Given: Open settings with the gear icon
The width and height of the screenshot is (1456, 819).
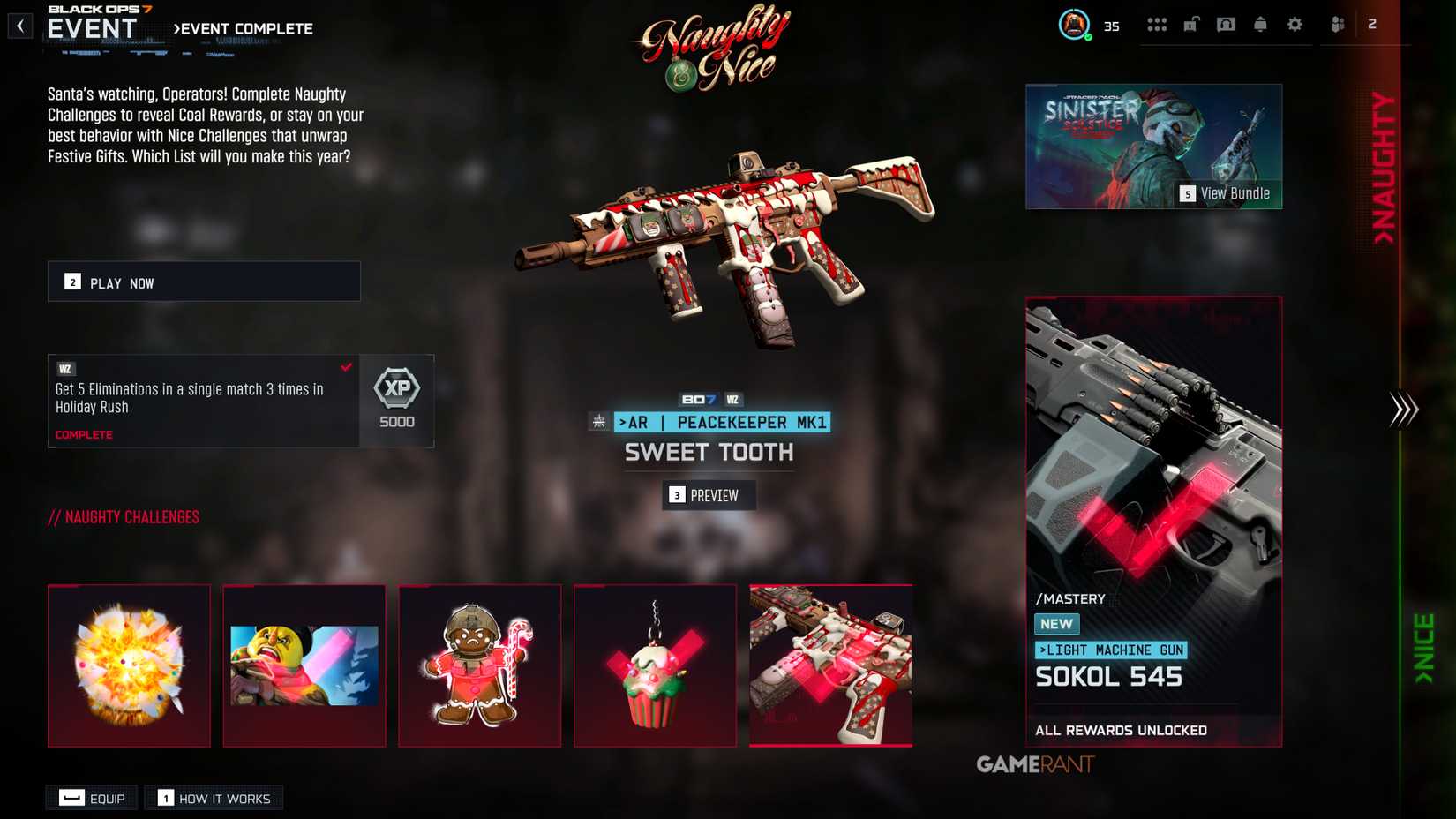Looking at the screenshot, I should (1295, 25).
